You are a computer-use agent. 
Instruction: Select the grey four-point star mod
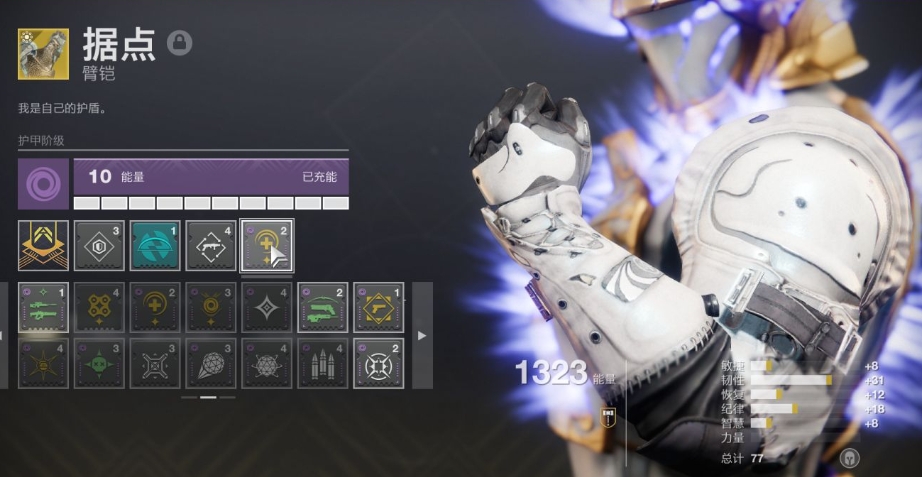coord(267,307)
